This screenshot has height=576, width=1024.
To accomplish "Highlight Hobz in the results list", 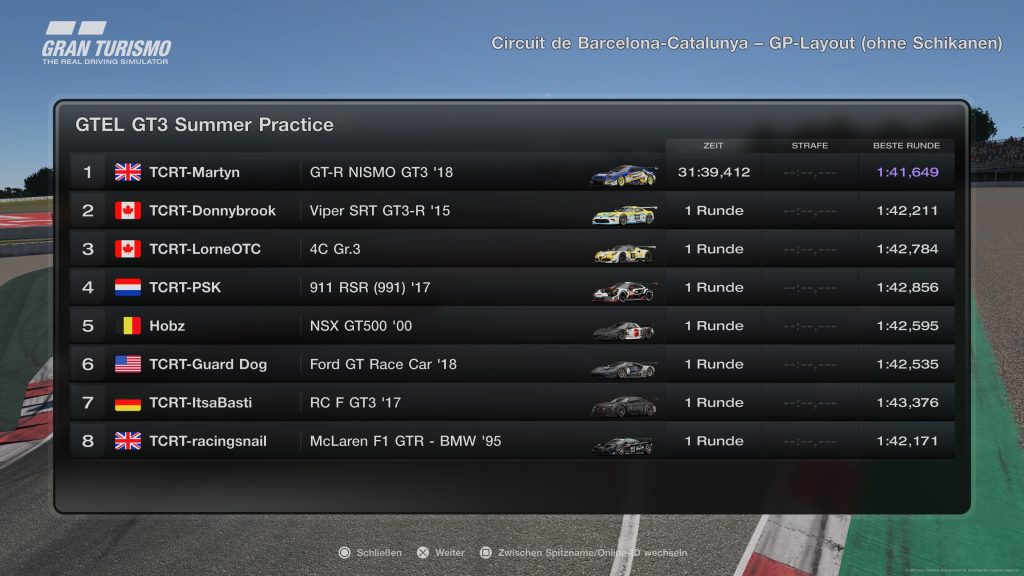I will coord(510,326).
